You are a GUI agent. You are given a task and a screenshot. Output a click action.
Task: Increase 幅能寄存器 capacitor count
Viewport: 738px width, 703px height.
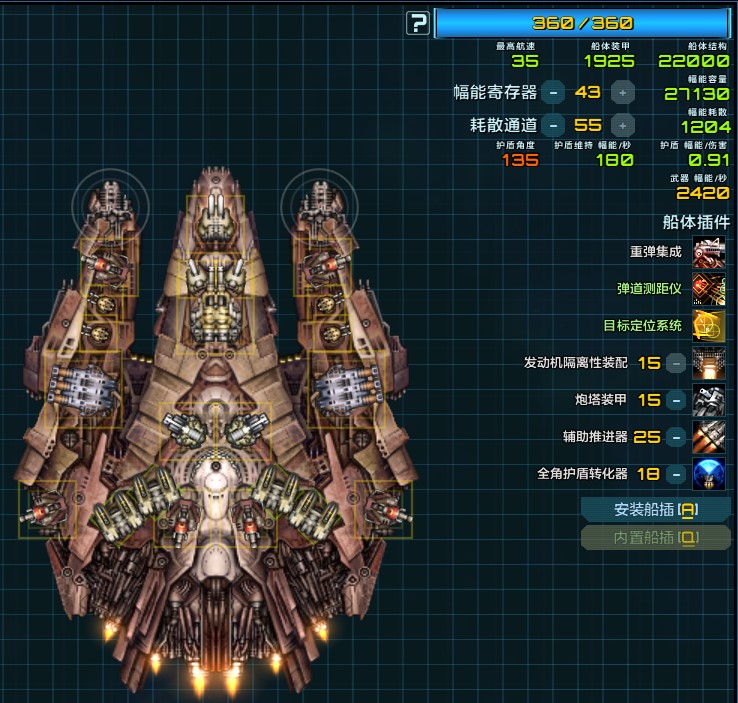(622, 93)
